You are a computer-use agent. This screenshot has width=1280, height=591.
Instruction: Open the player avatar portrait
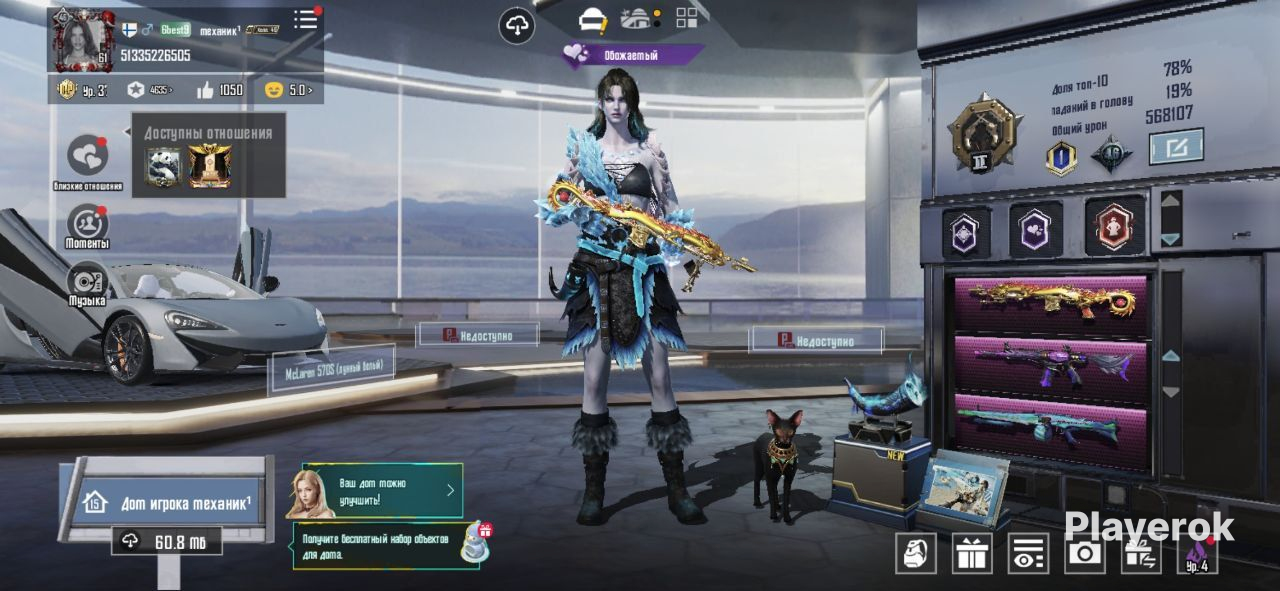point(84,41)
